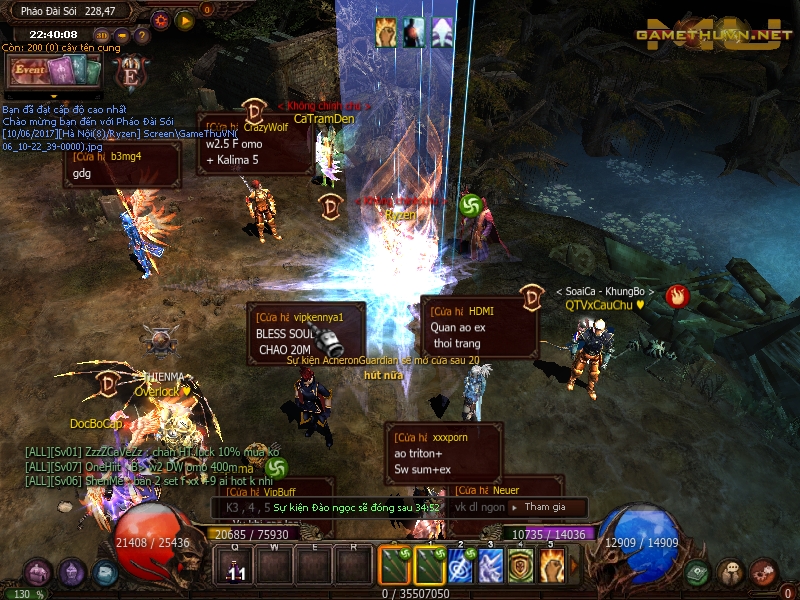Click the Tham gia join button
The width and height of the screenshot is (800, 600).
pyautogui.click(x=544, y=507)
